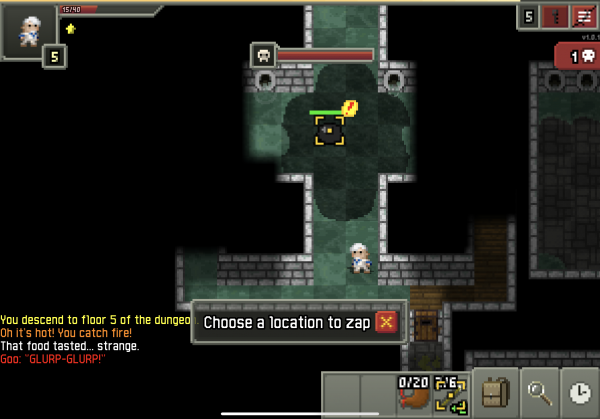Image resolution: width=600 pixels, height=419 pixels.
Task: Cancel the zap location prompt
Action: (x=387, y=322)
